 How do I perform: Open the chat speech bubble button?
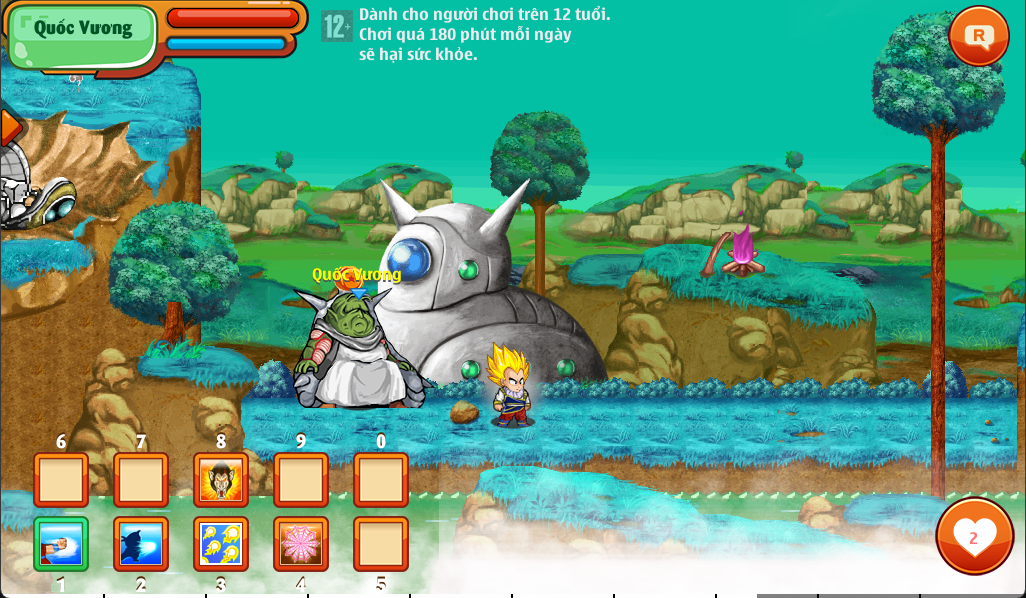click(978, 36)
